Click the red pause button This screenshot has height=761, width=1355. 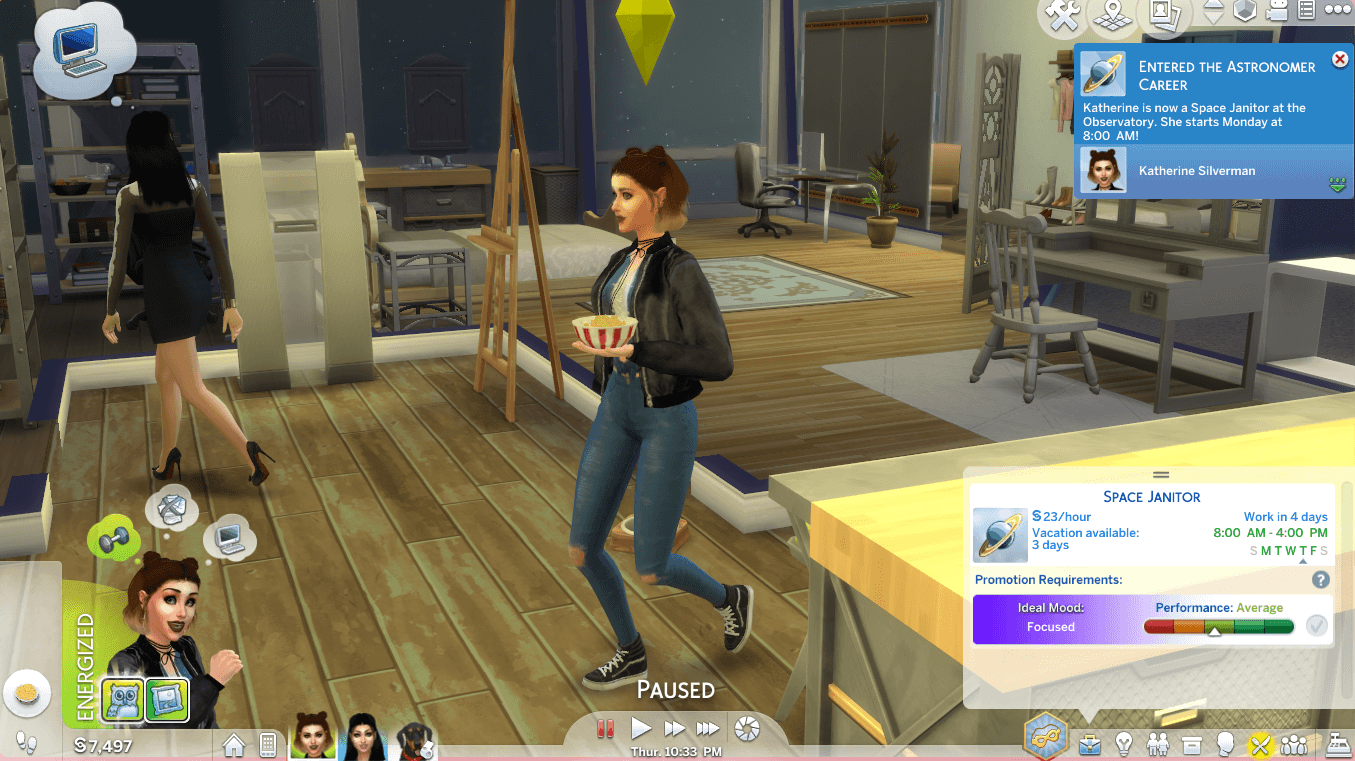[605, 728]
